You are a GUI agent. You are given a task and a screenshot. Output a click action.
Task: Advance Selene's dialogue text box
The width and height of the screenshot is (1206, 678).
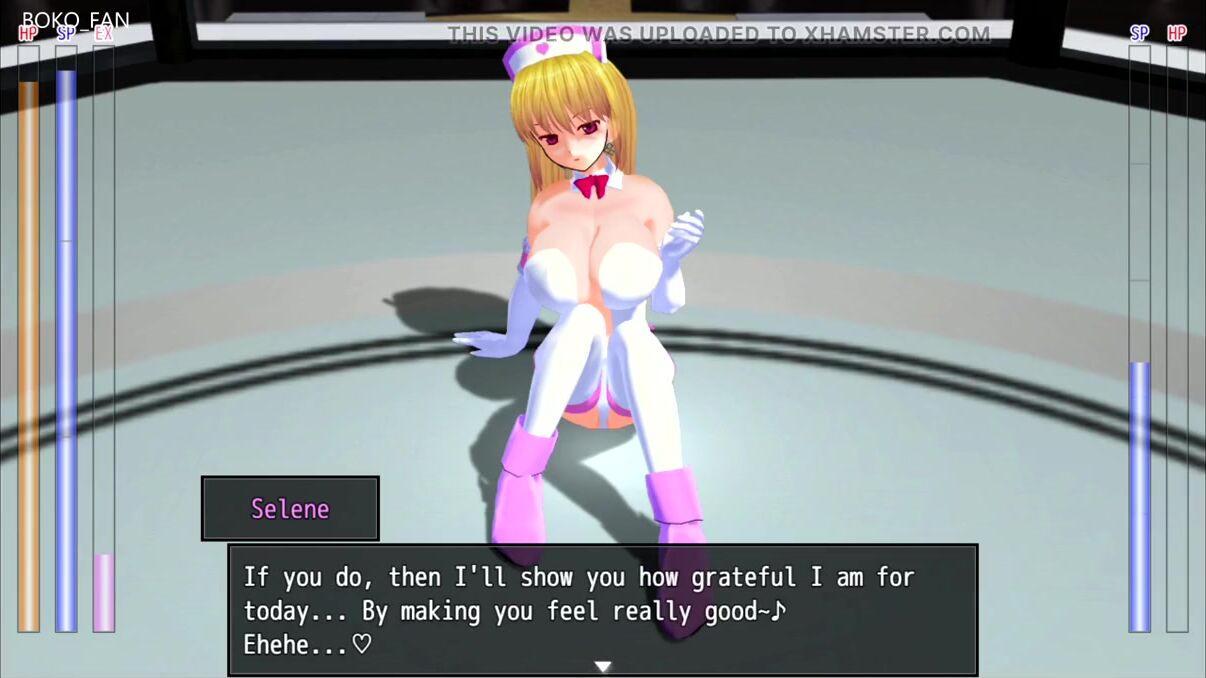point(602,609)
